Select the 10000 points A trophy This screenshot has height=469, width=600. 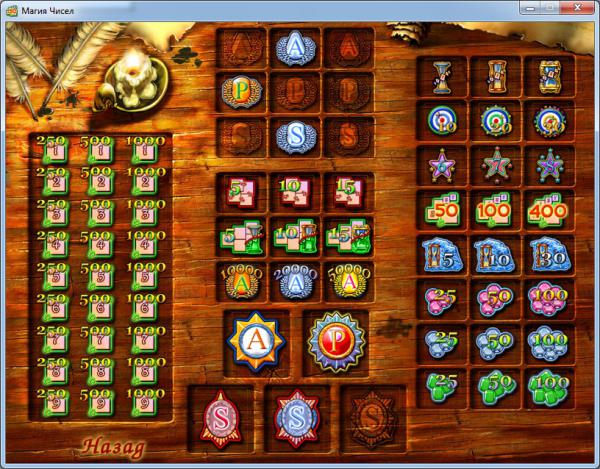(242, 282)
